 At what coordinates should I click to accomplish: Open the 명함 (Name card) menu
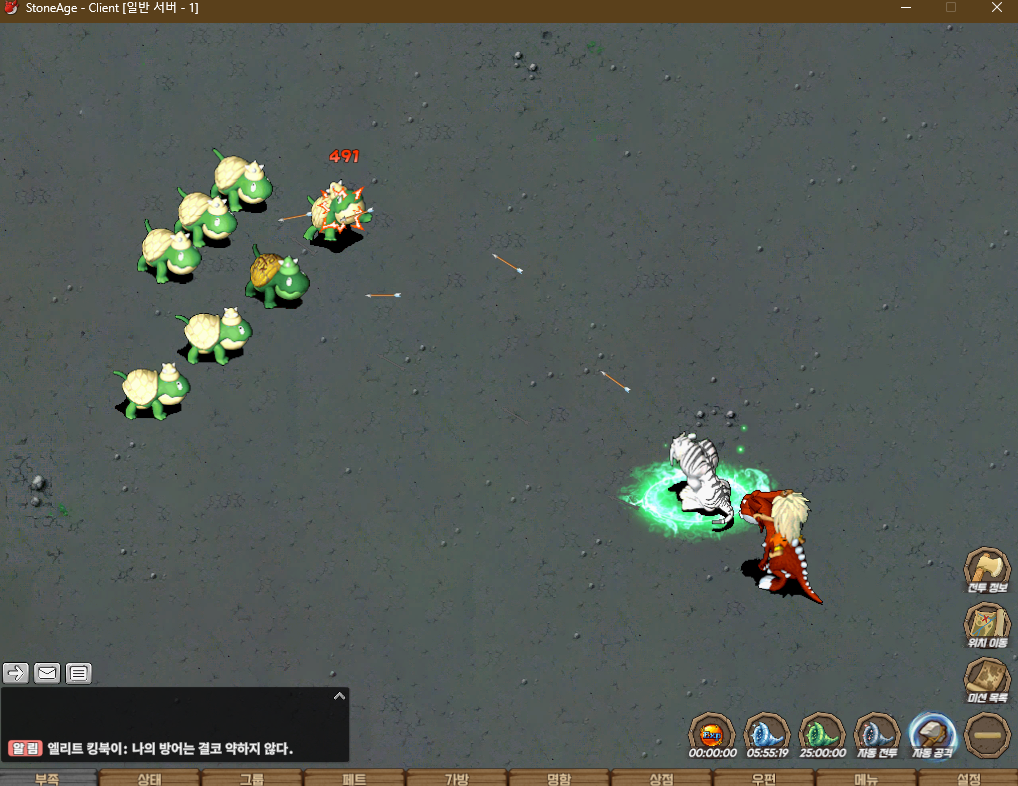pos(558,778)
